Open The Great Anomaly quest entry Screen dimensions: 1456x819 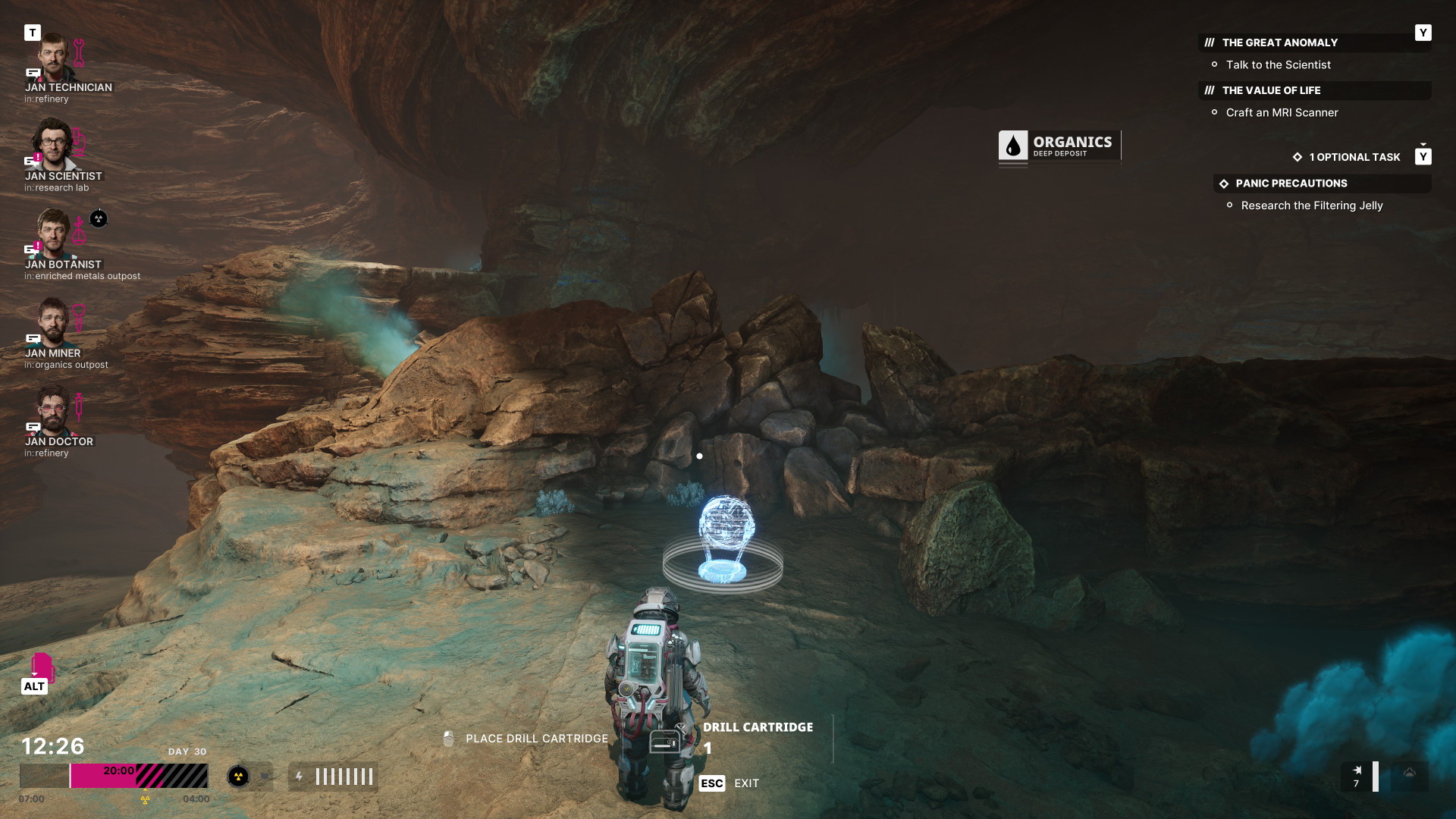click(1279, 43)
